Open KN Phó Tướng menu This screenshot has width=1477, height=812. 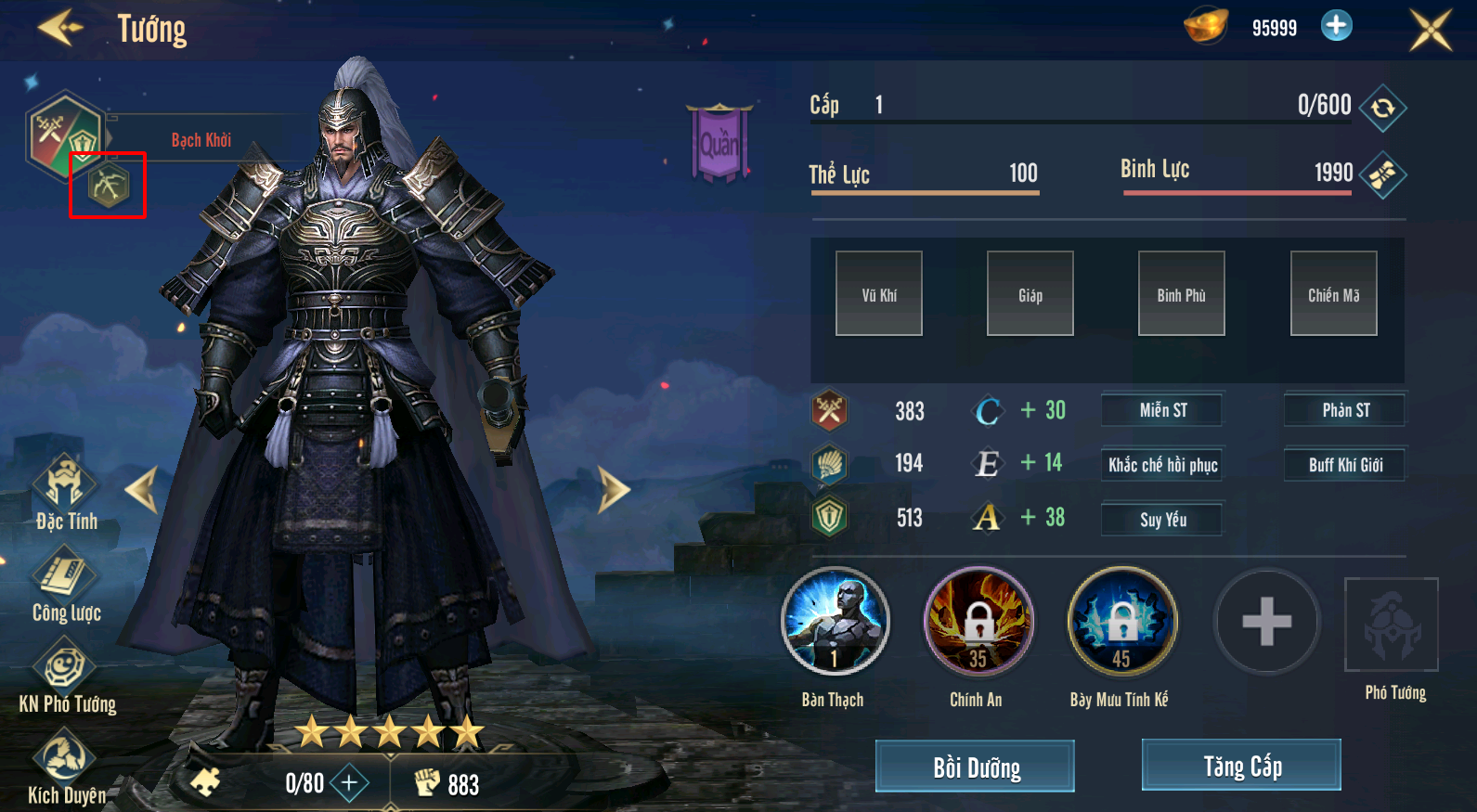[x=65, y=676]
